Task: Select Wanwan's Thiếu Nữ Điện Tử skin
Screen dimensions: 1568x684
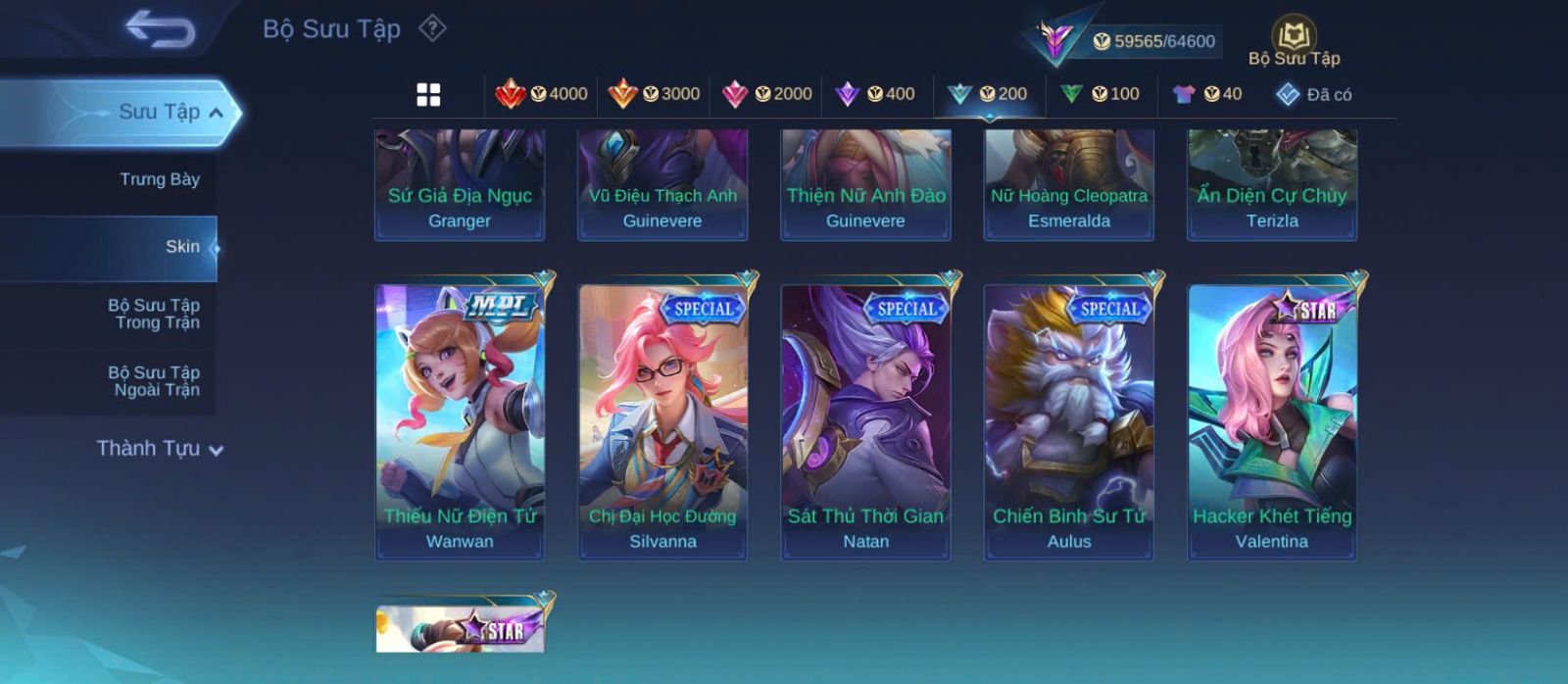Action: 460,421
